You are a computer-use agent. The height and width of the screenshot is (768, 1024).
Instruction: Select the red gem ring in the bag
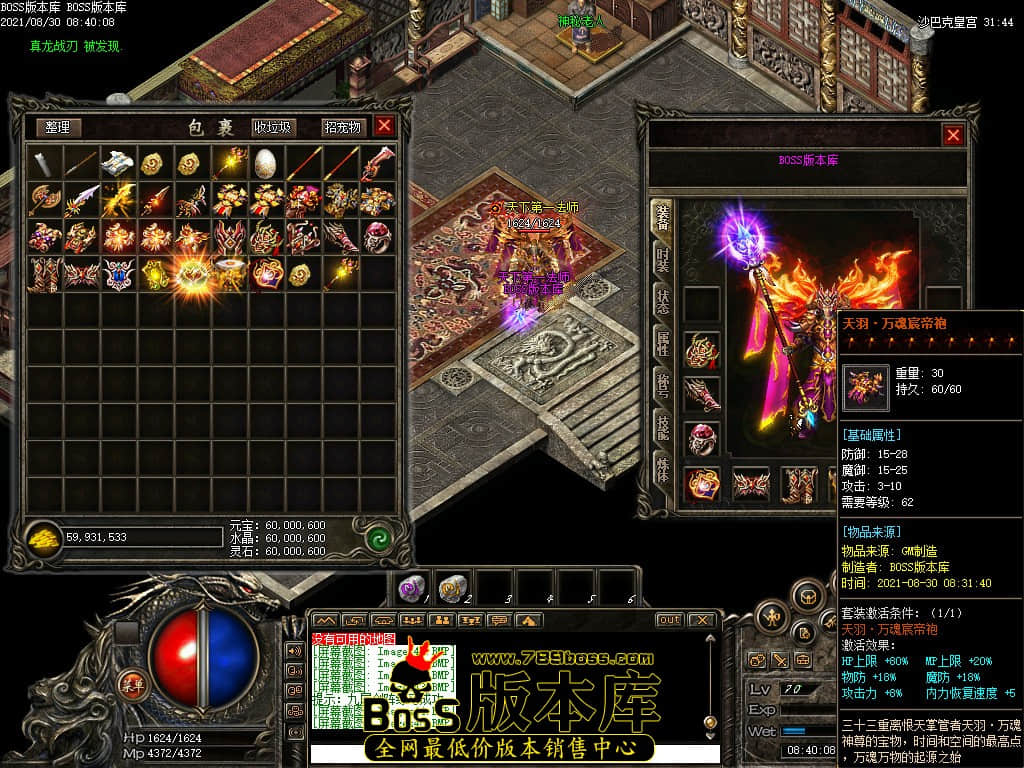[x=376, y=236]
